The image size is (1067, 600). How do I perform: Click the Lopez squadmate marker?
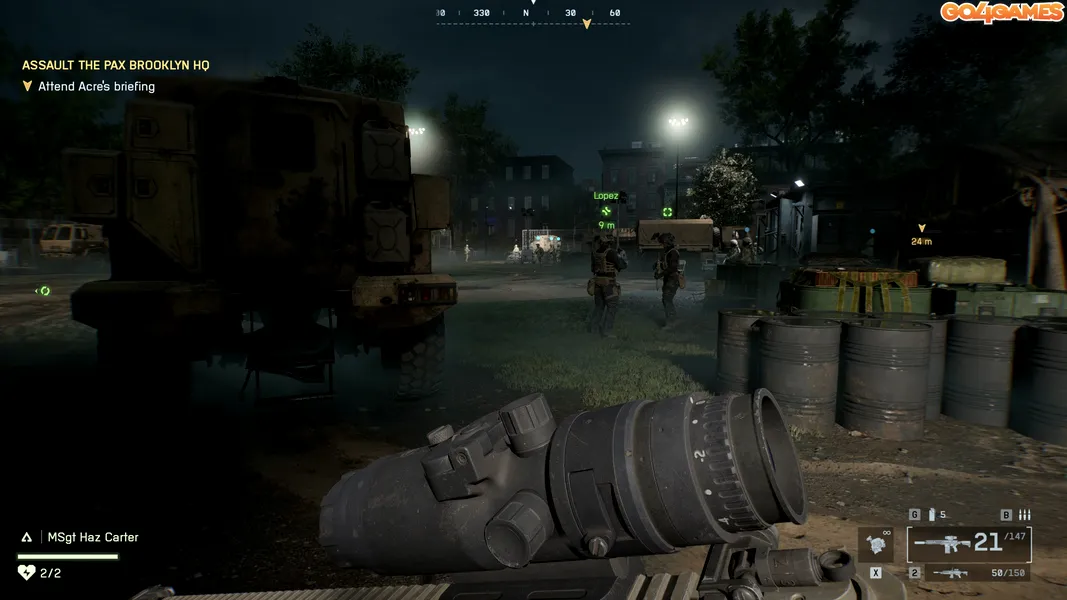click(606, 210)
